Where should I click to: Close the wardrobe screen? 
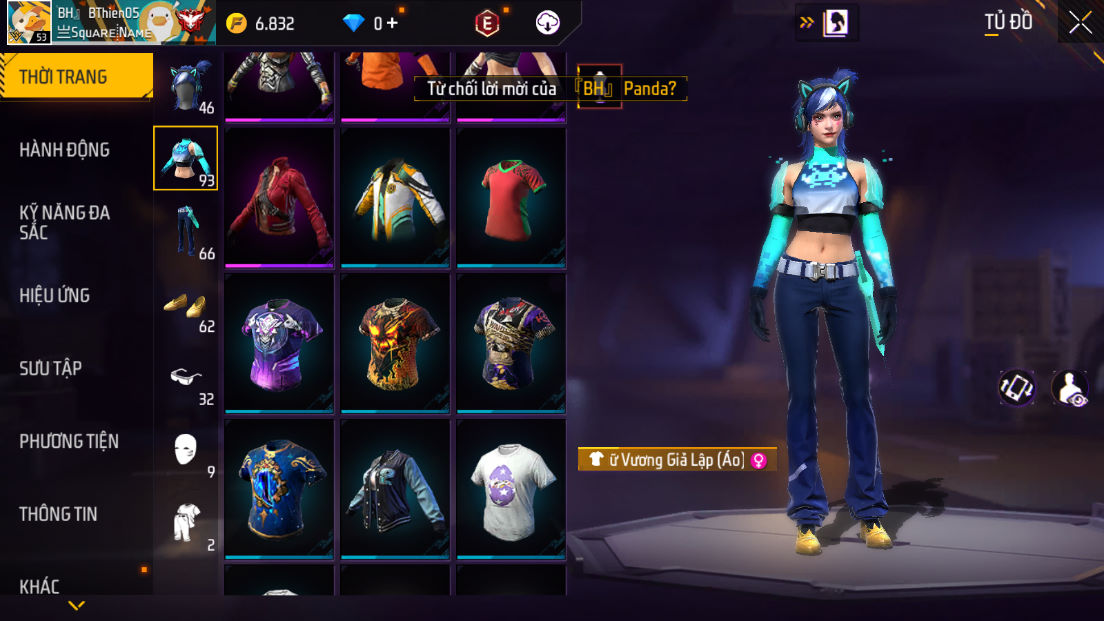click(x=1080, y=22)
